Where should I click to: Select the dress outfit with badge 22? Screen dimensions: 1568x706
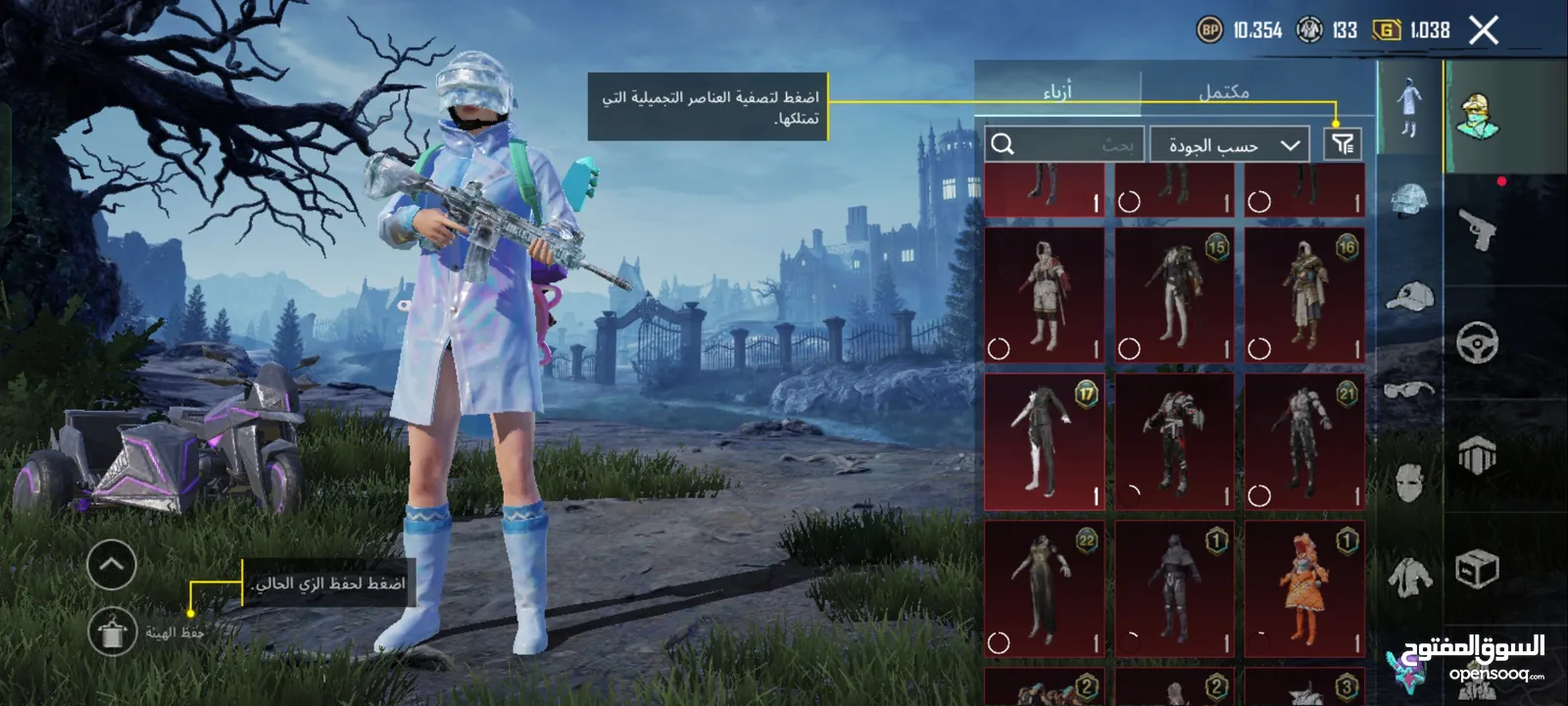click(1044, 589)
